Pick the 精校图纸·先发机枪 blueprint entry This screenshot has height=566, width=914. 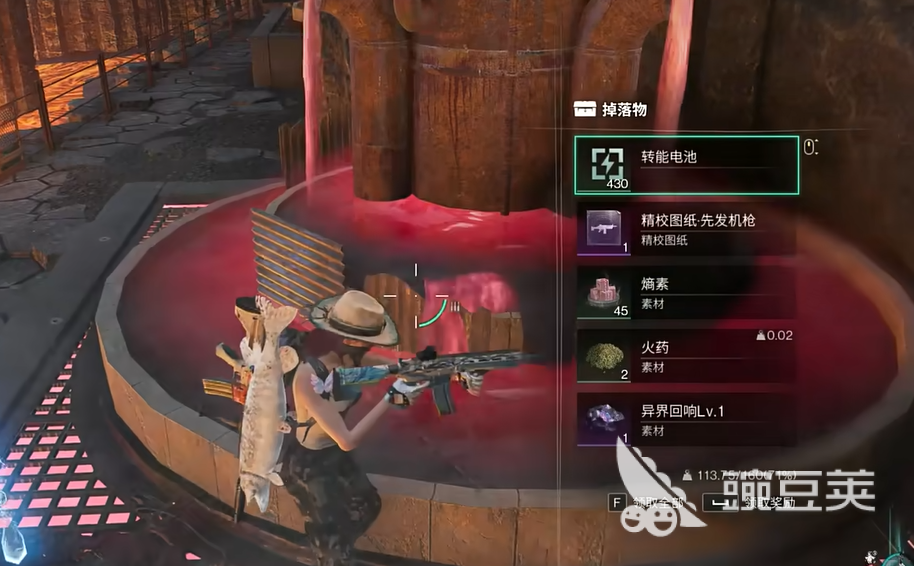pos(686,229)
